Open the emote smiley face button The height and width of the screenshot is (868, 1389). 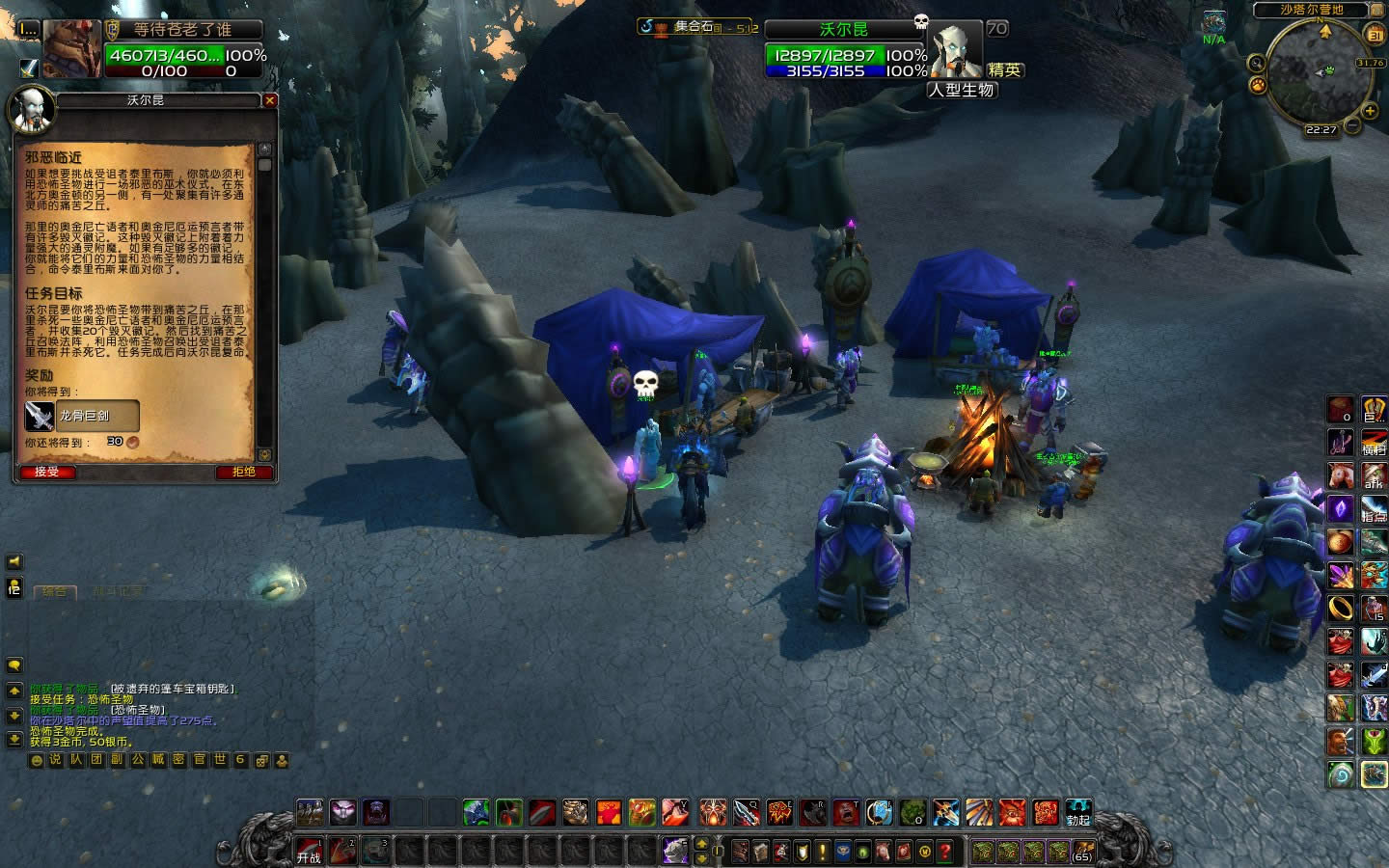coord(38,760)
